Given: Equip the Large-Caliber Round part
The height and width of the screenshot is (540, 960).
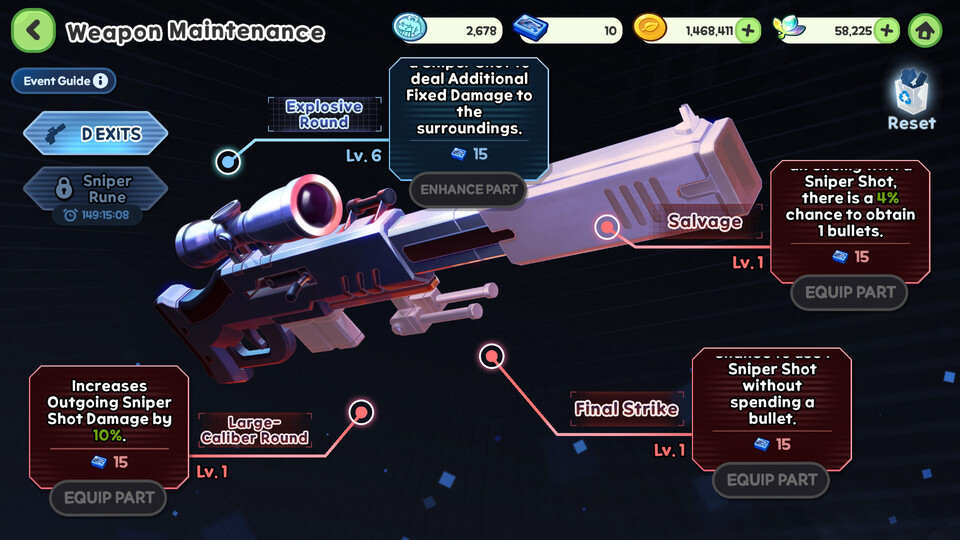Looking at the screenshot, I should (108, 497).
